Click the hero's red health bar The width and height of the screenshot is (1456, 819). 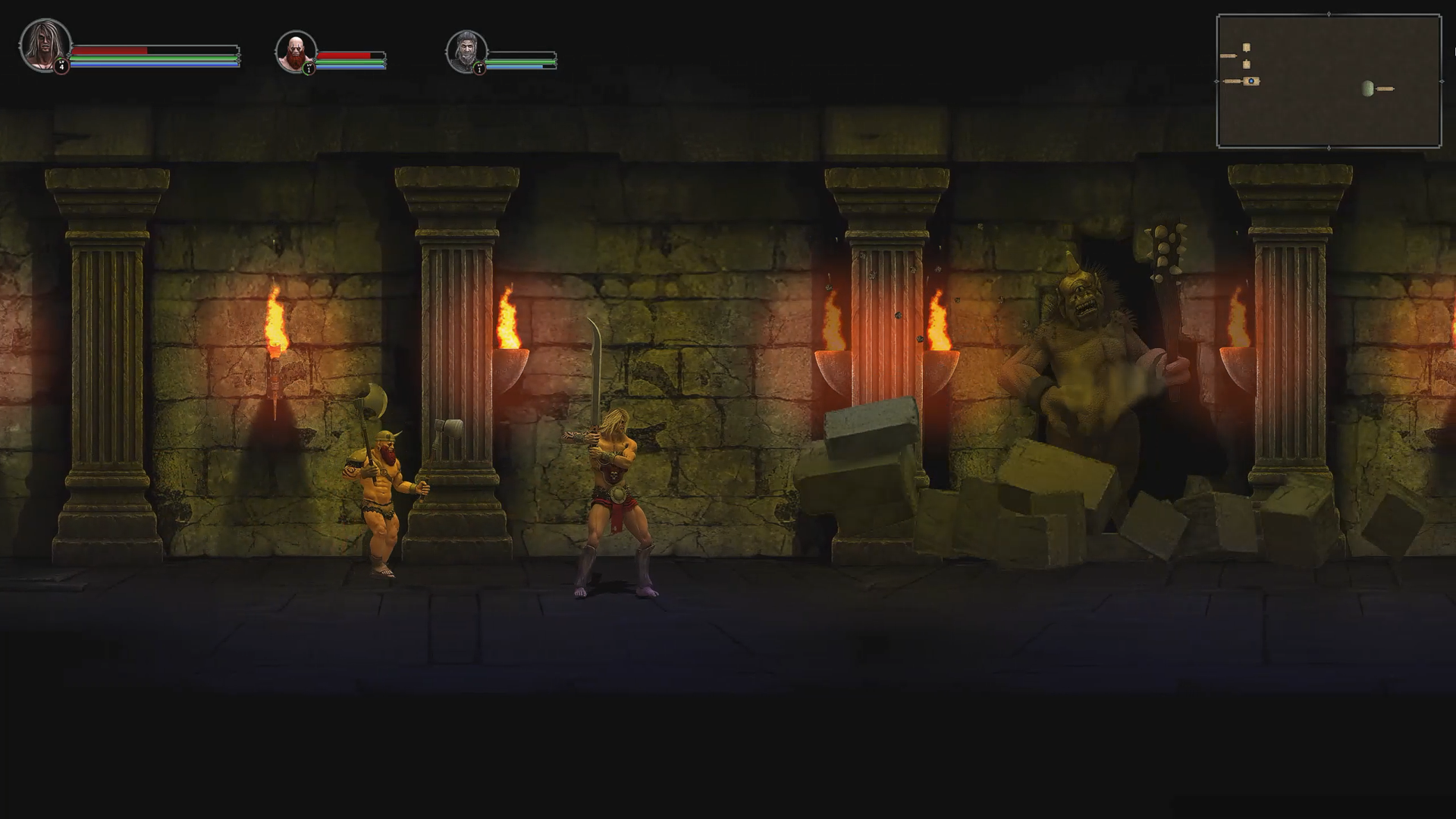109,49
